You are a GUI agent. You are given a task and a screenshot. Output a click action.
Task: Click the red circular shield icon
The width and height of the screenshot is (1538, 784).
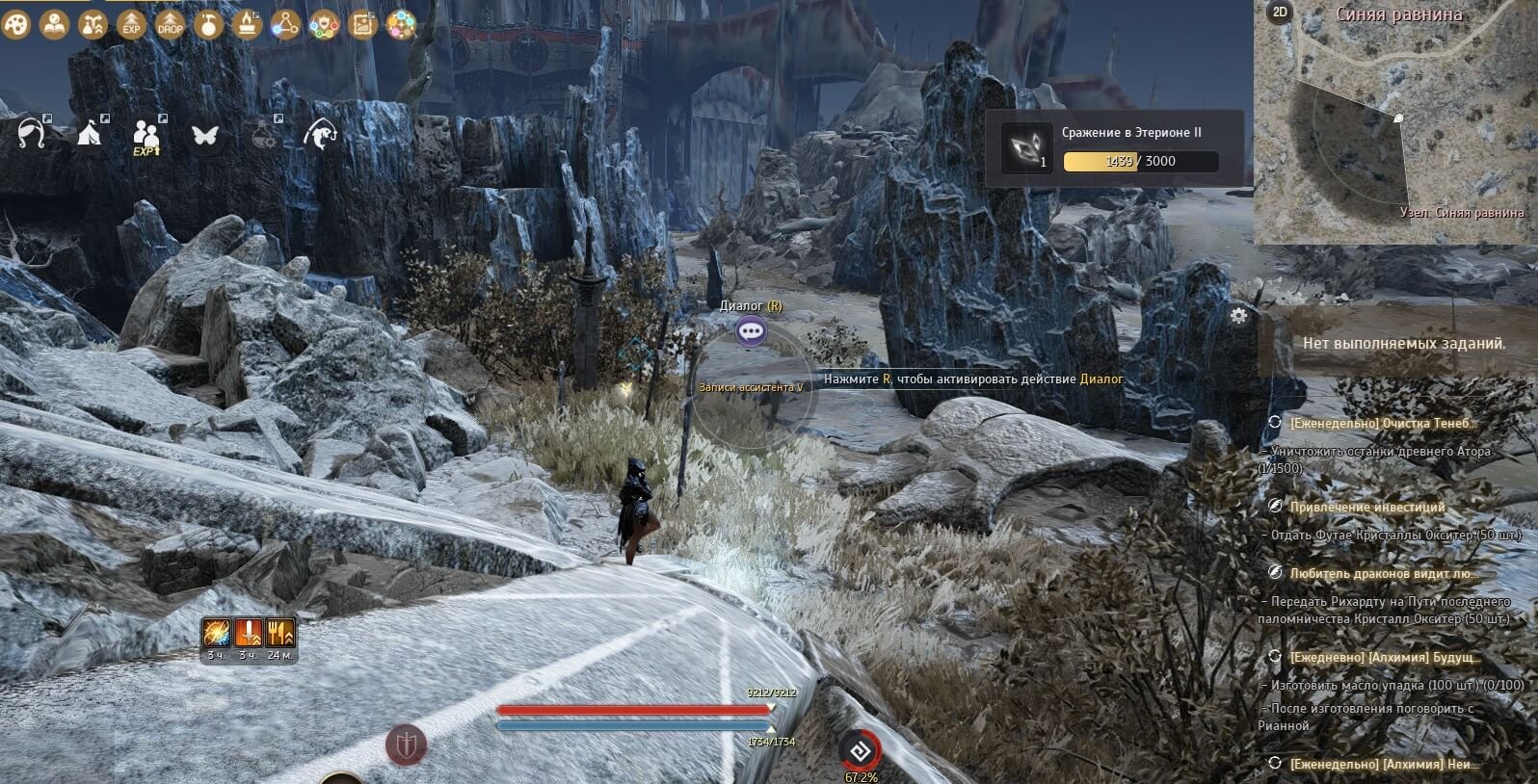[x=407, y=745]
